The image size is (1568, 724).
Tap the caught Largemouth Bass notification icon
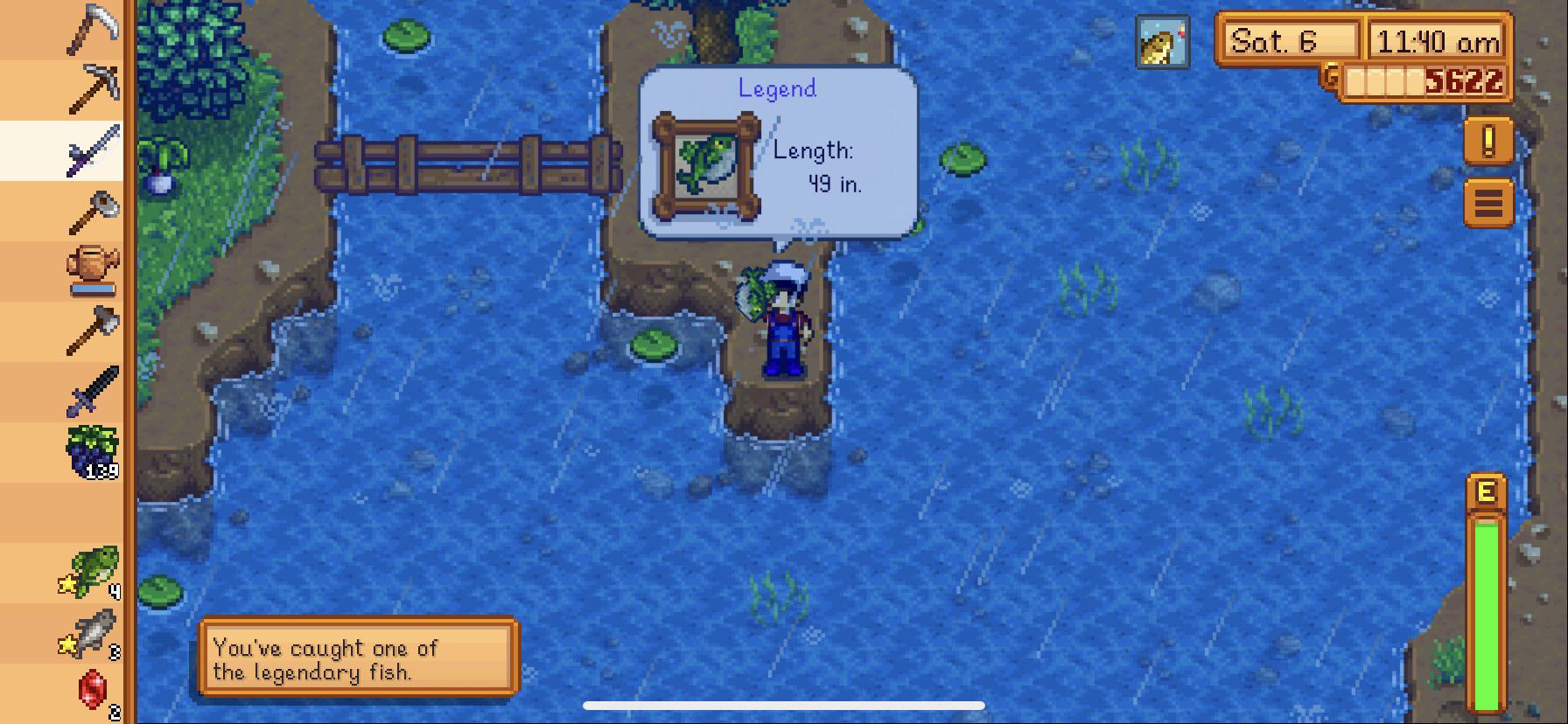coord(1163,39)
